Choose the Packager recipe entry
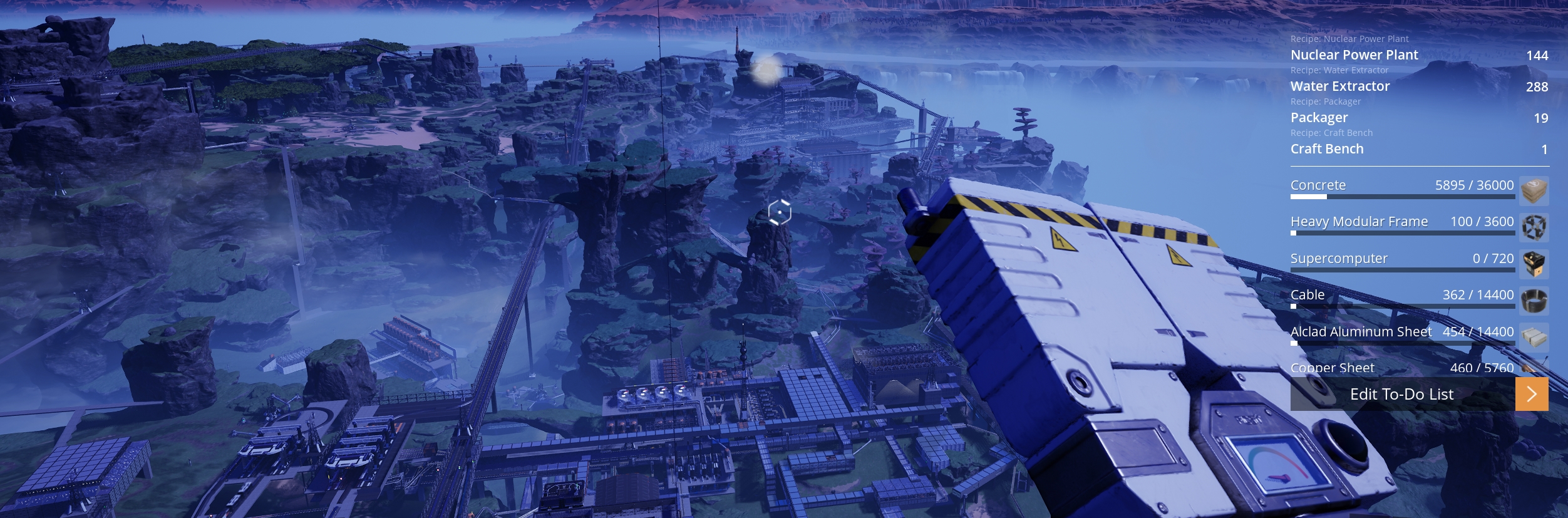The height and width of the screenshot is (518, 1568). coord(1319,118)
